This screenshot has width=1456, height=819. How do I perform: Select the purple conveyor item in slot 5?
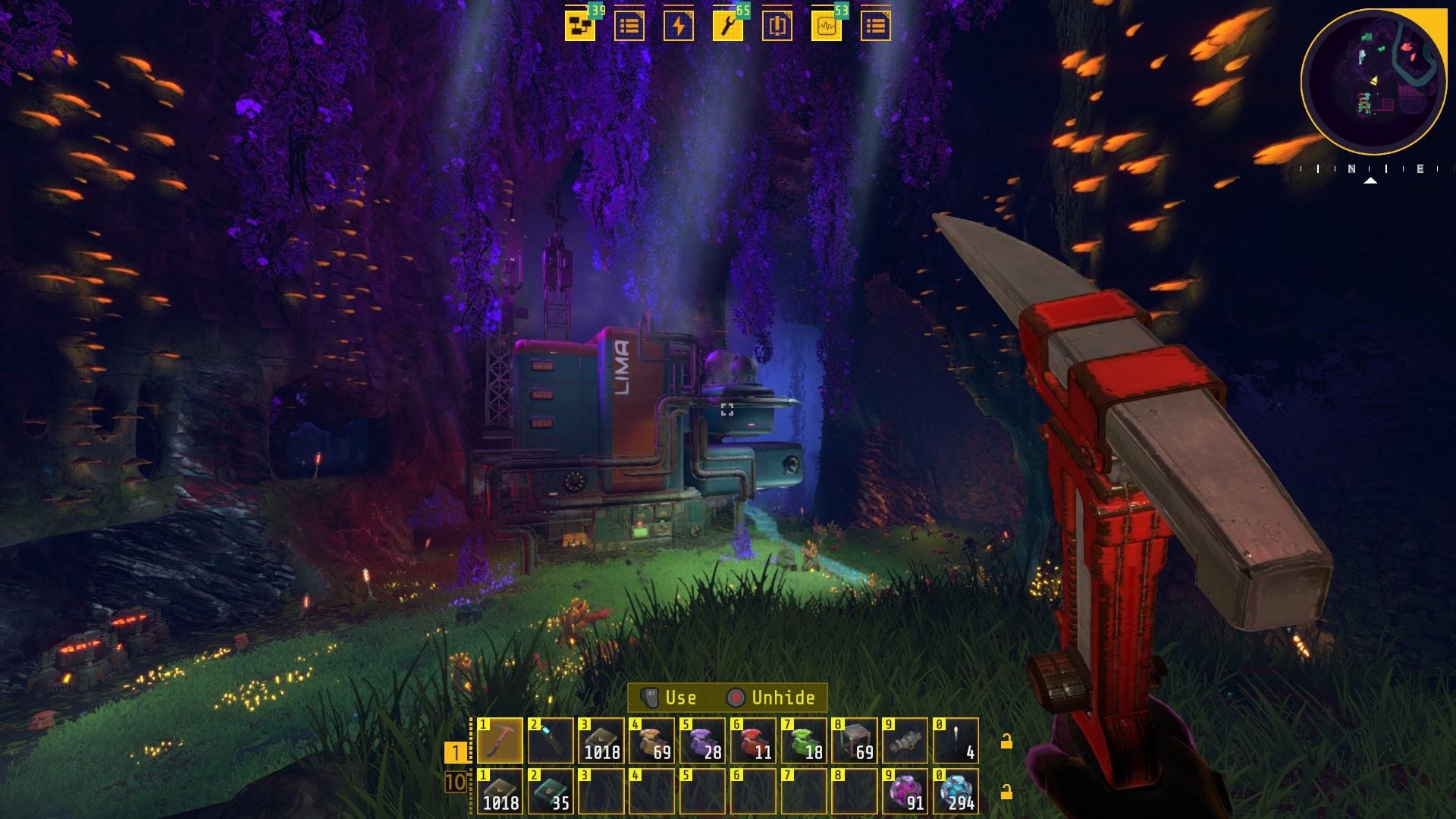701,741
